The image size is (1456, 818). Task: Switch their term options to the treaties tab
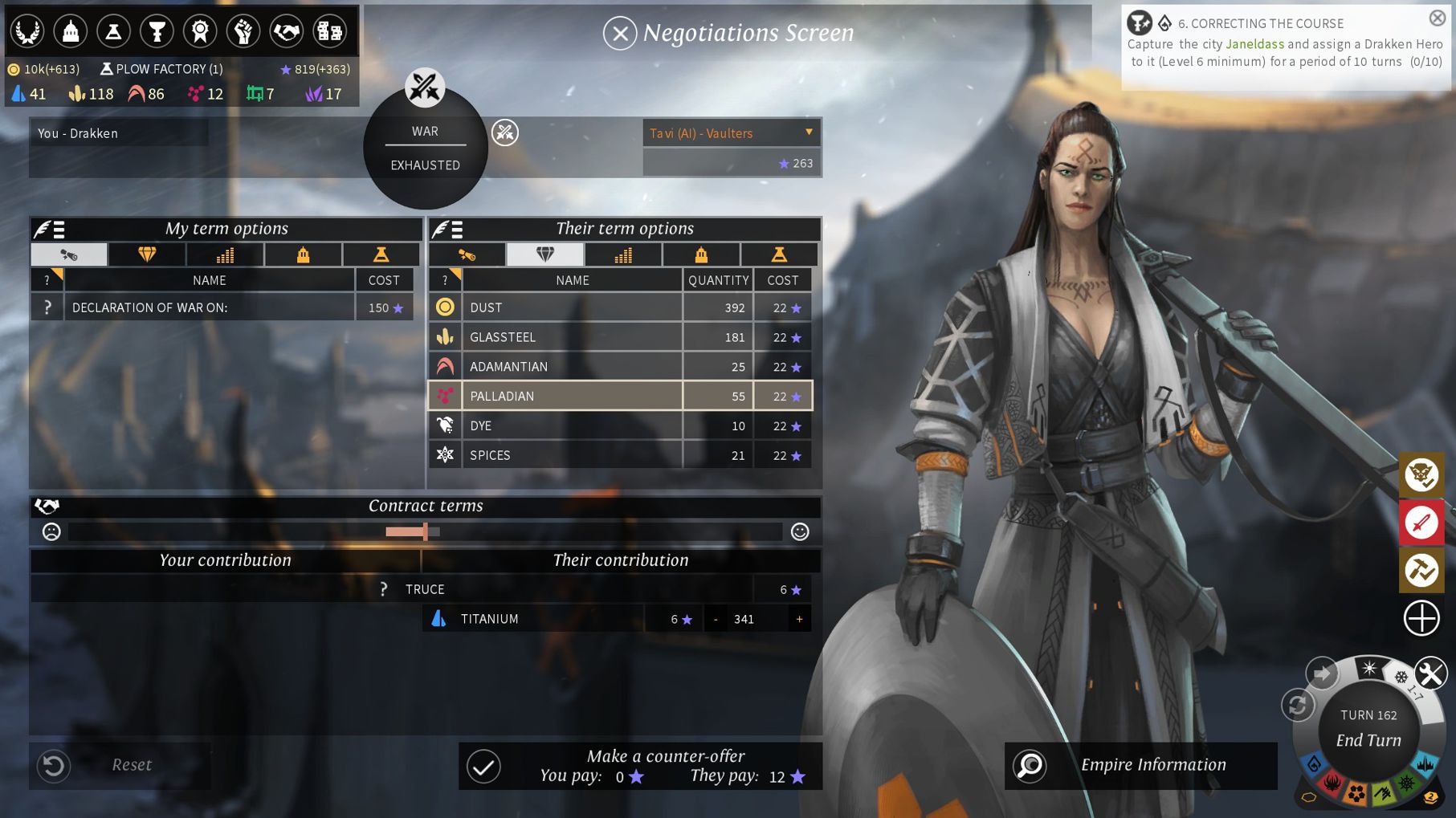pos(467,255)
